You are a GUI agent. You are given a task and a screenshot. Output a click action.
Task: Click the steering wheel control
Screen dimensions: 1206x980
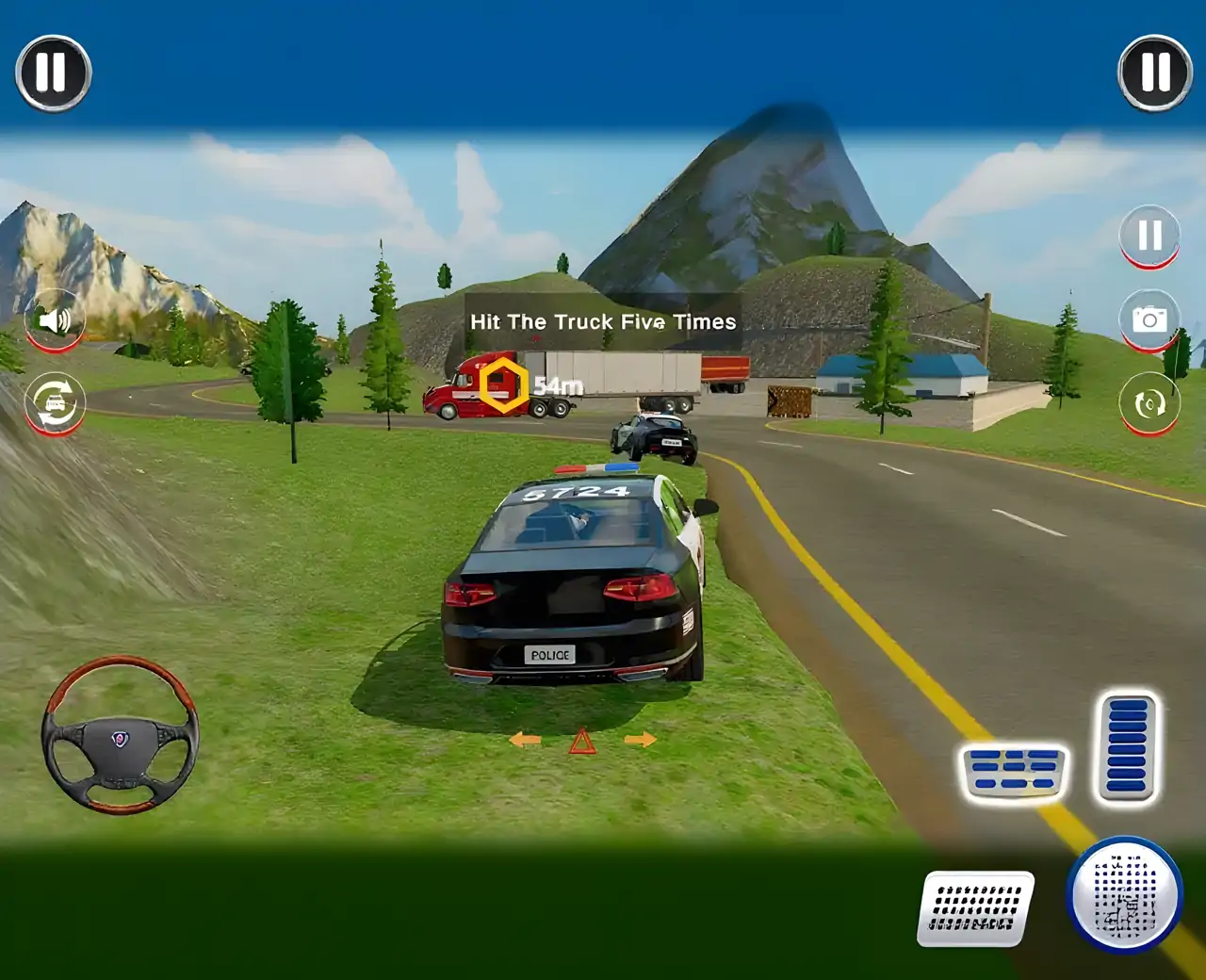click(x=120, y=735)
